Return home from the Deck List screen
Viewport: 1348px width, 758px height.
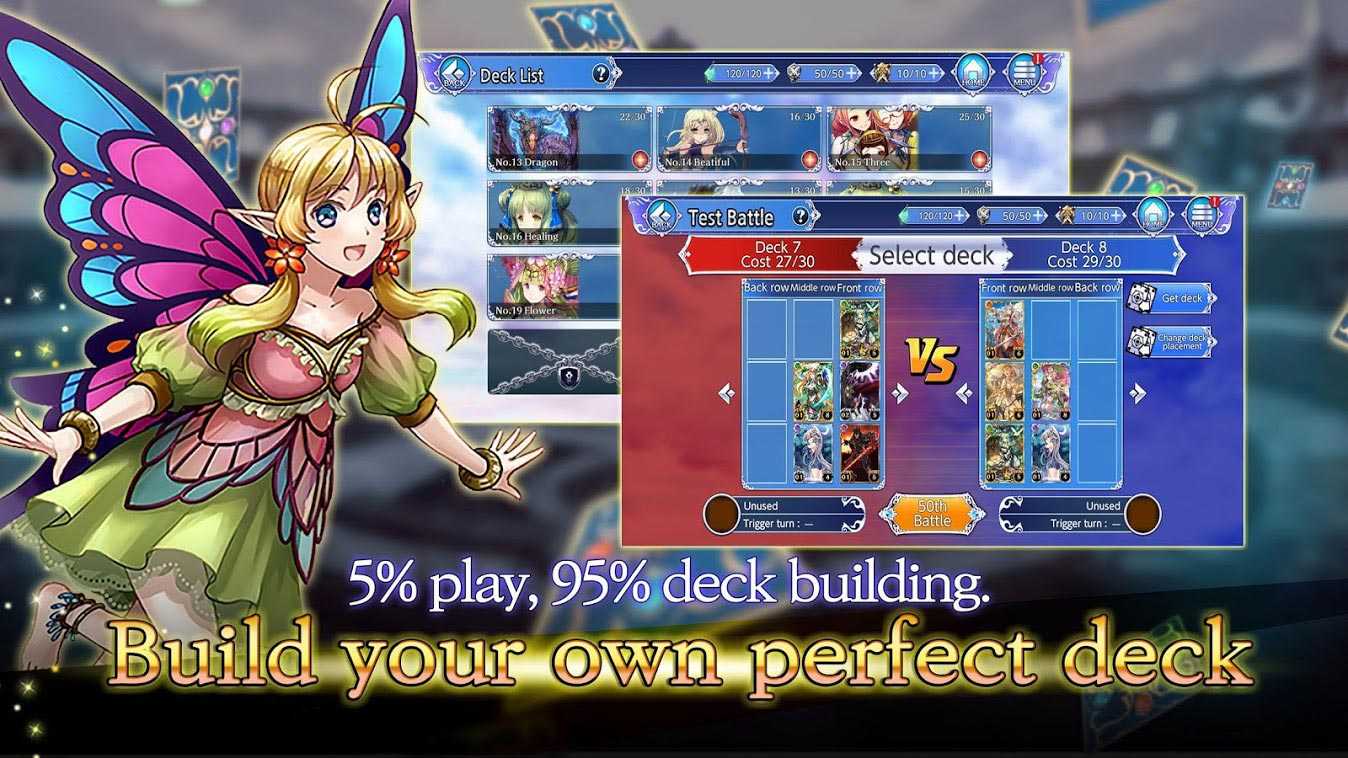(973, 73)
